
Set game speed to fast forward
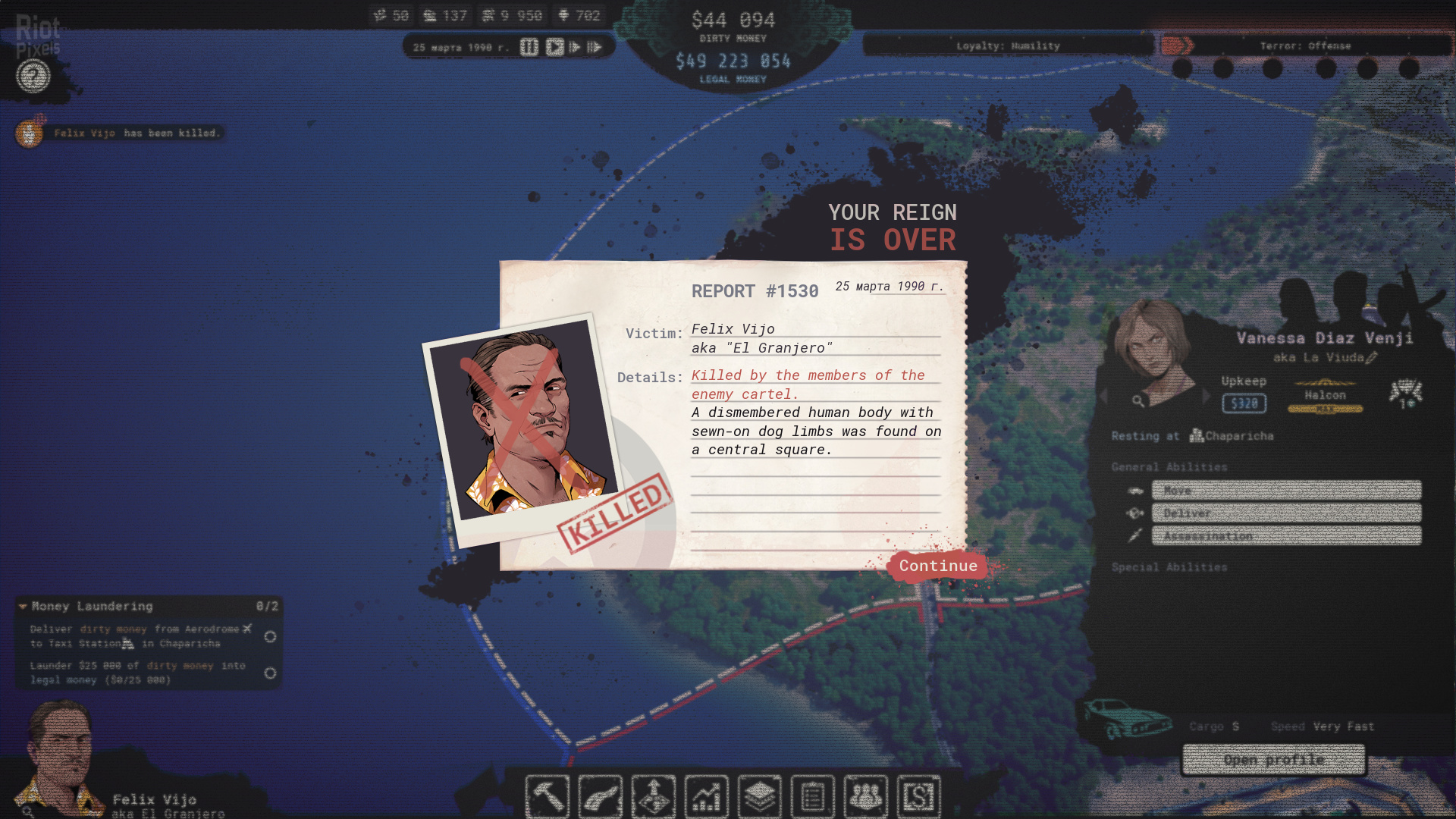tap(575, 47)
